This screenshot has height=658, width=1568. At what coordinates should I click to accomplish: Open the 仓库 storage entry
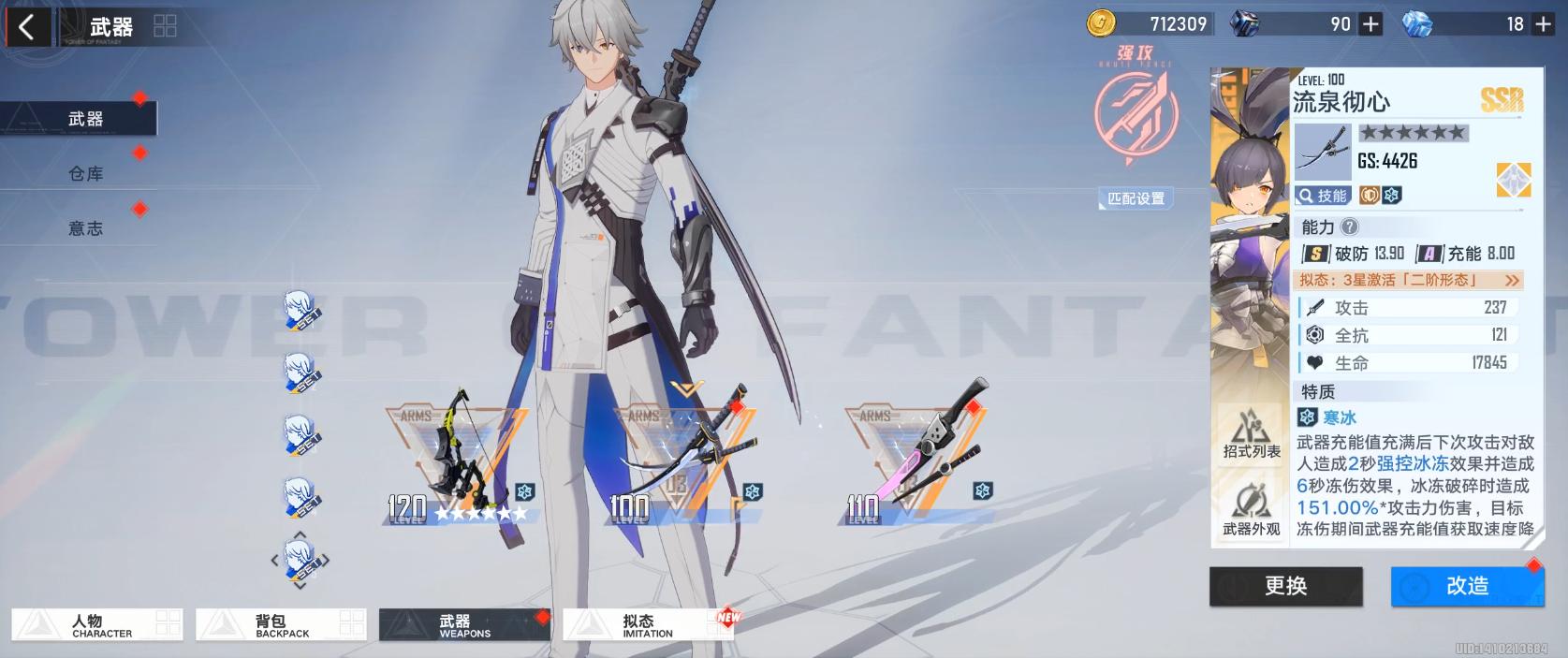pos(85,173)
